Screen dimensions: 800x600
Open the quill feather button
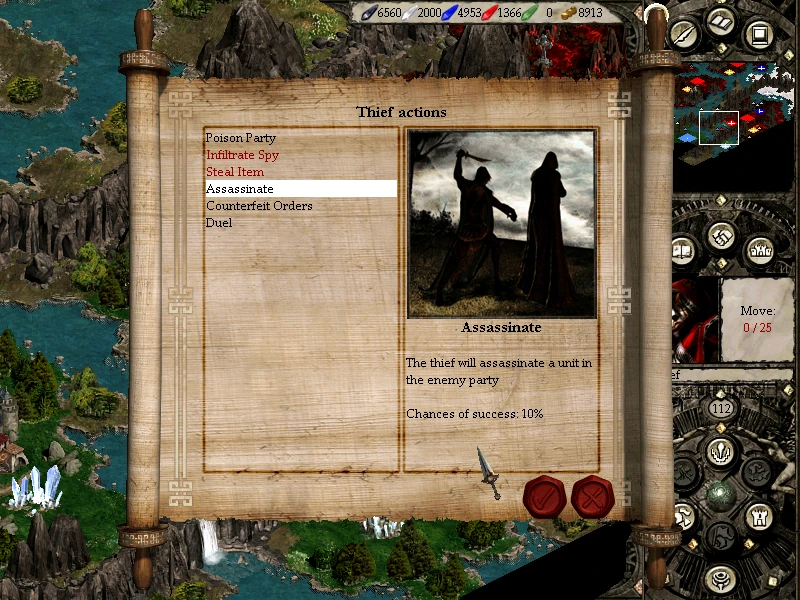685,36
